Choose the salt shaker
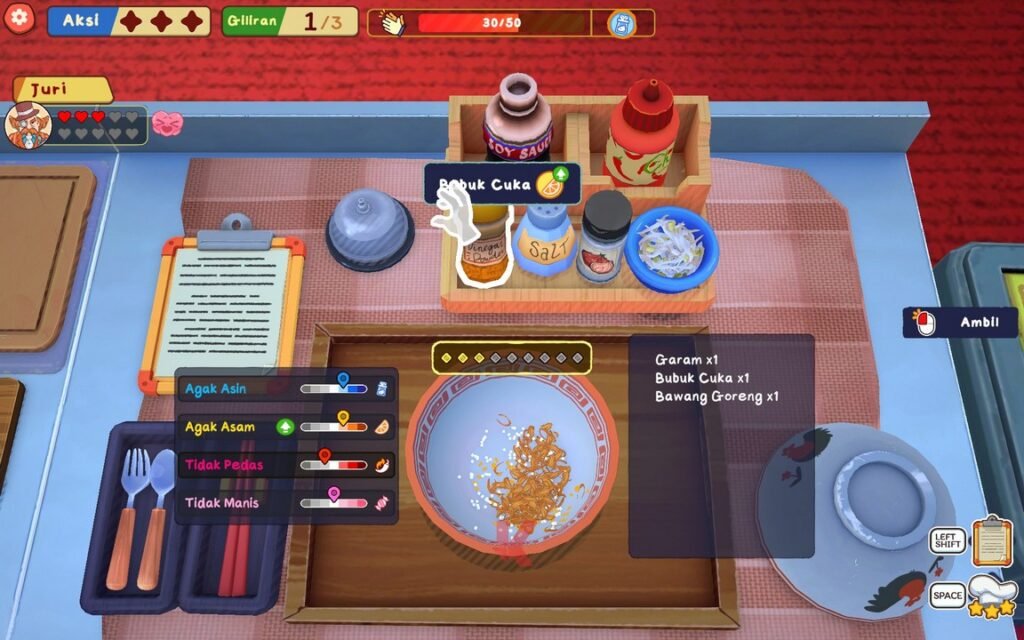 545,241
